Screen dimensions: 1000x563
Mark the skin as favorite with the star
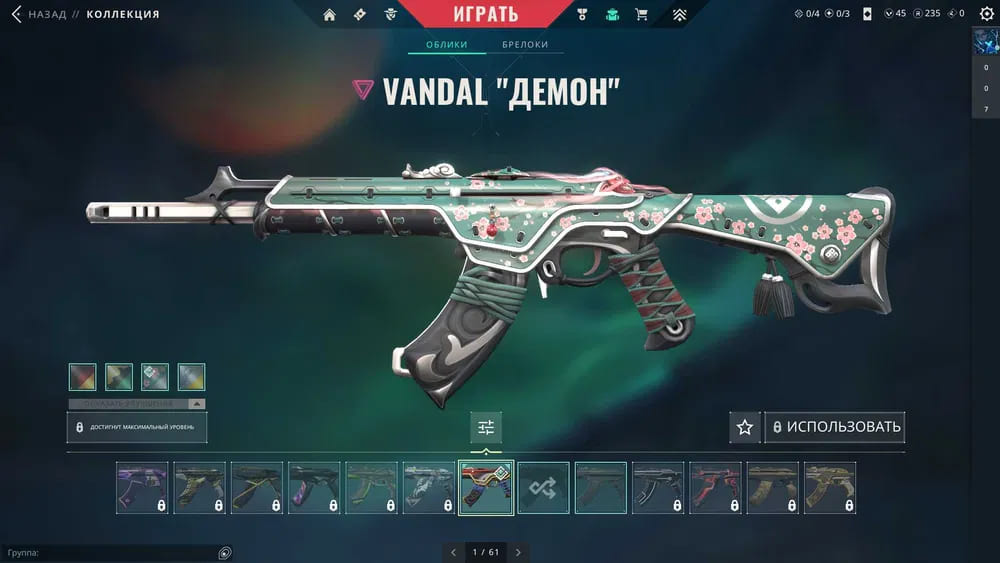tap(744, 427)
